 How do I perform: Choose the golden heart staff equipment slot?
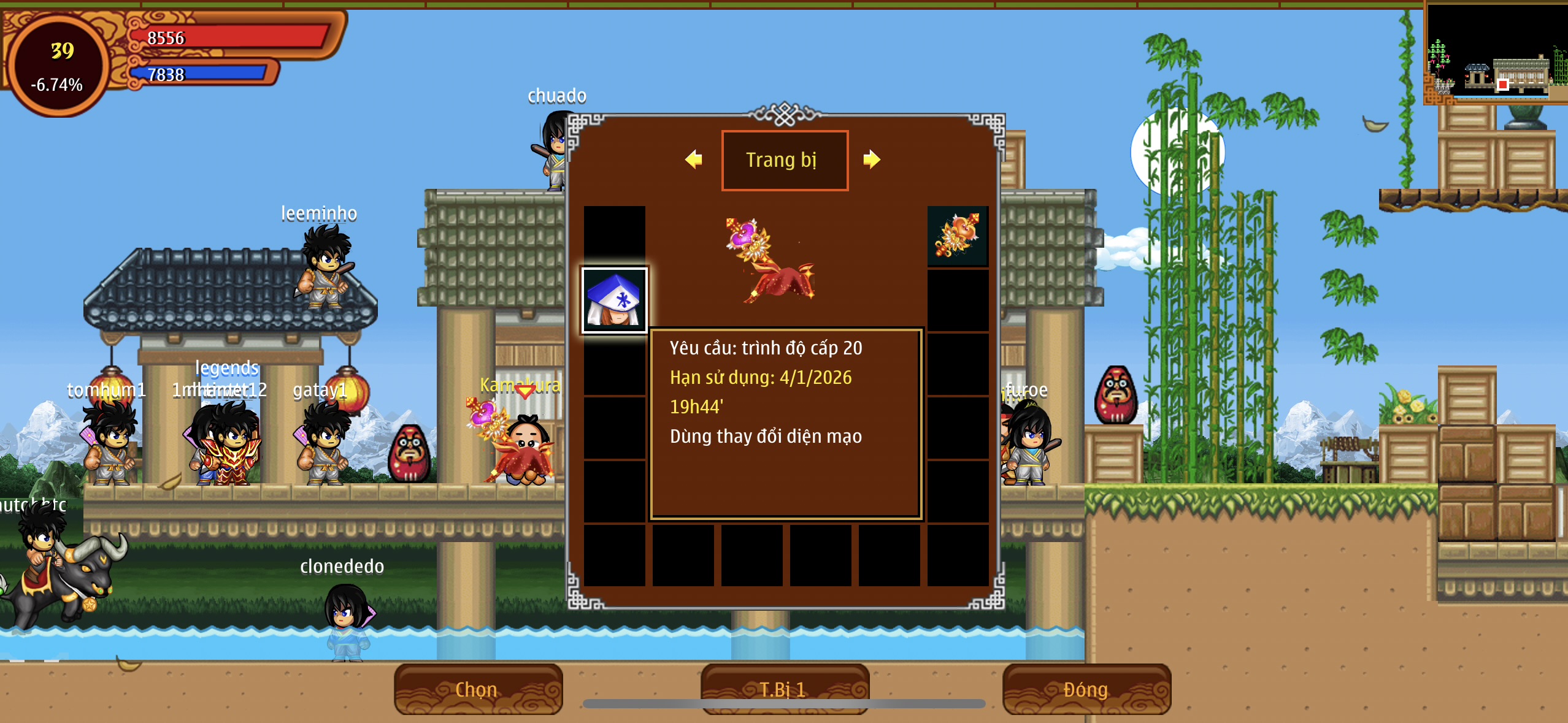coord(957,236)
